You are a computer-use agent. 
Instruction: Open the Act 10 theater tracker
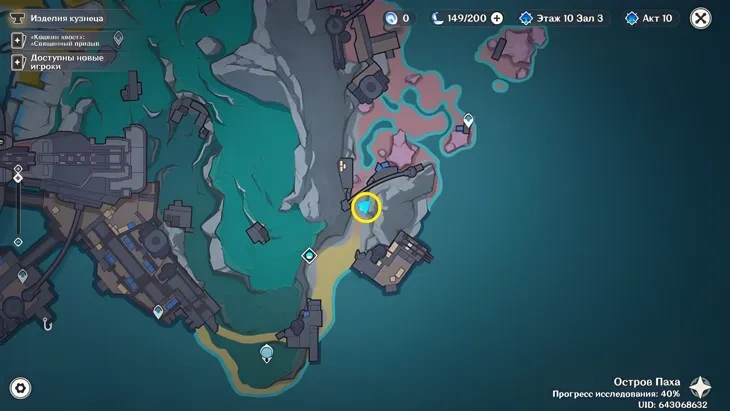point(651,18)
